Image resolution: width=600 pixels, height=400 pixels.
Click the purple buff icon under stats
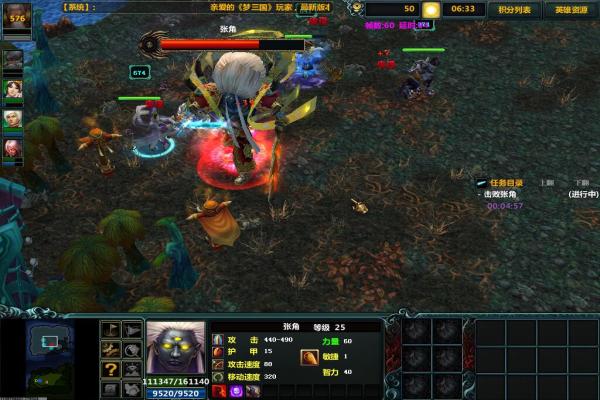(x=236, y=391)
